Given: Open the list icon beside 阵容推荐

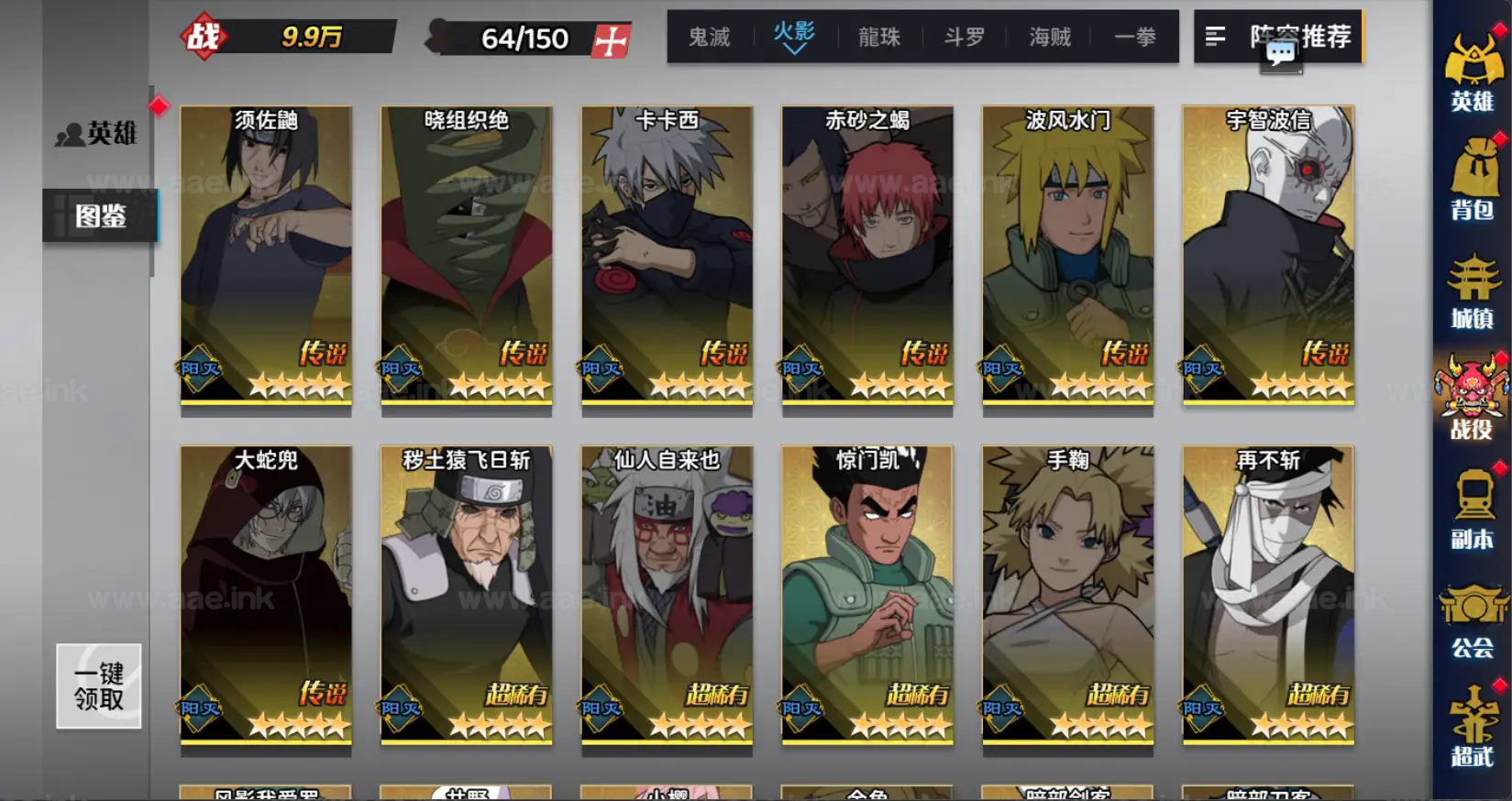Looking at the screenshot, I should (1217, 37).
